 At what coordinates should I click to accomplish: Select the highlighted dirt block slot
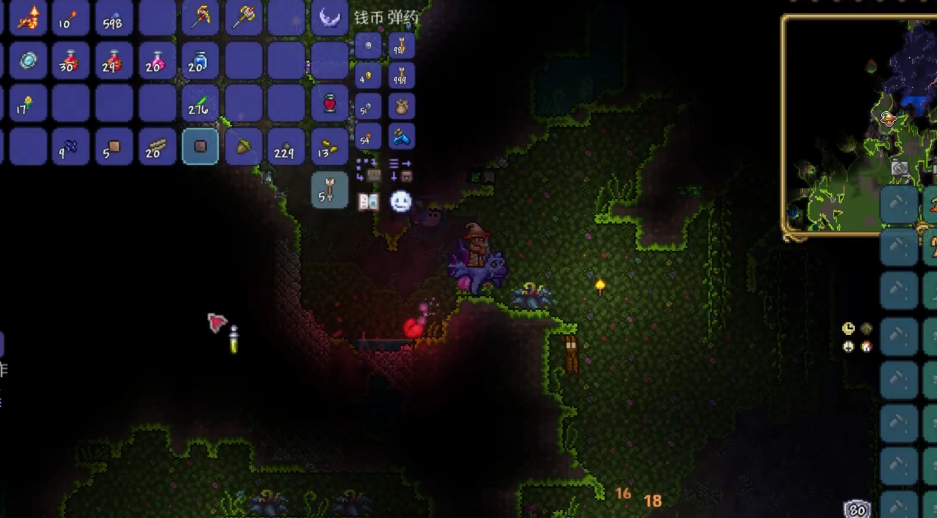point(200,146)
